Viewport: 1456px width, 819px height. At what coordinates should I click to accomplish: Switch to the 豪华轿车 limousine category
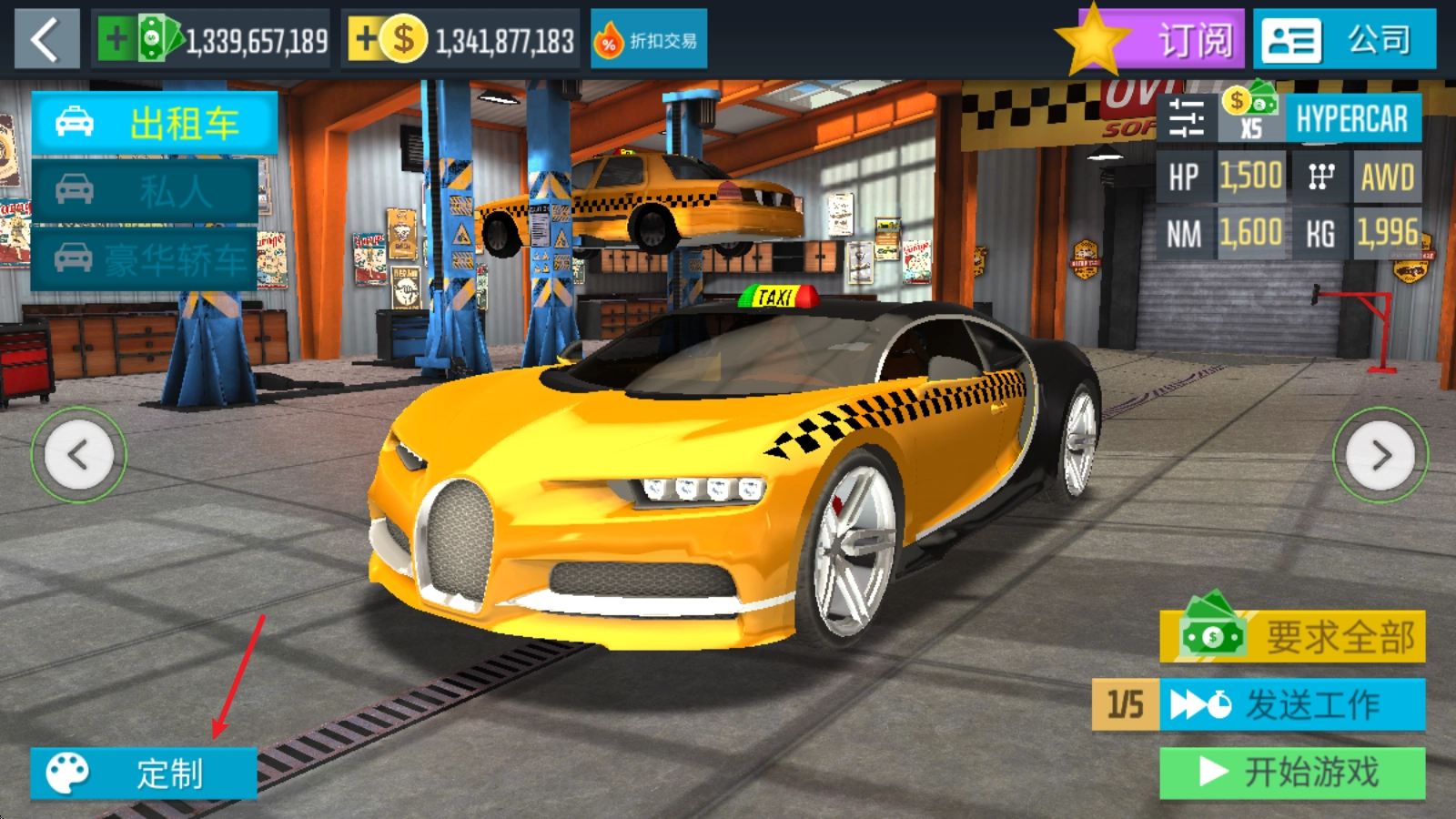click(x=144, y=259)
